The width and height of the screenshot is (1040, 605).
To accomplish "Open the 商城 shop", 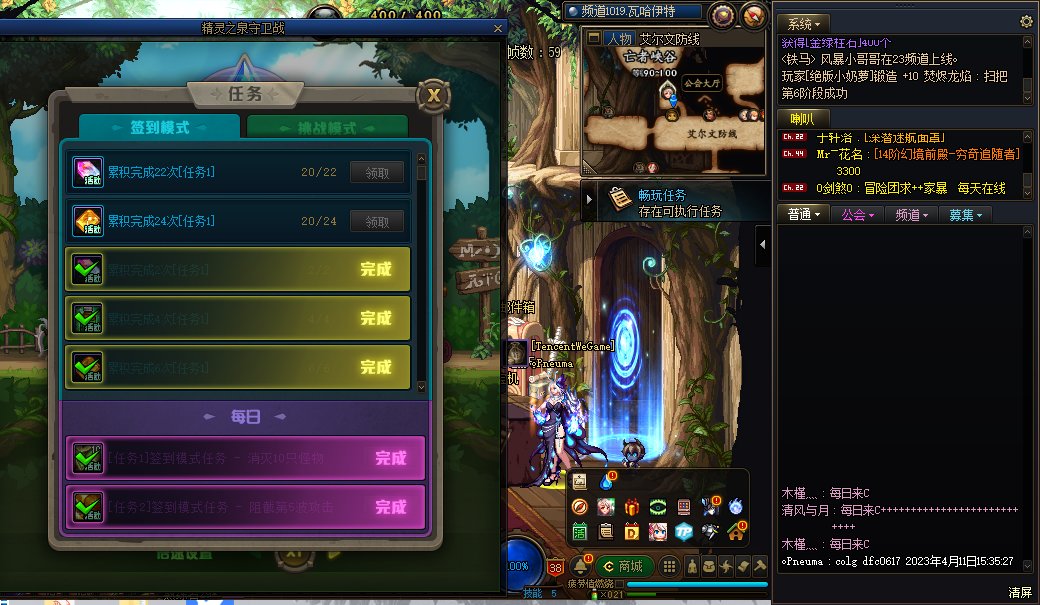I will tap(625, 566).
